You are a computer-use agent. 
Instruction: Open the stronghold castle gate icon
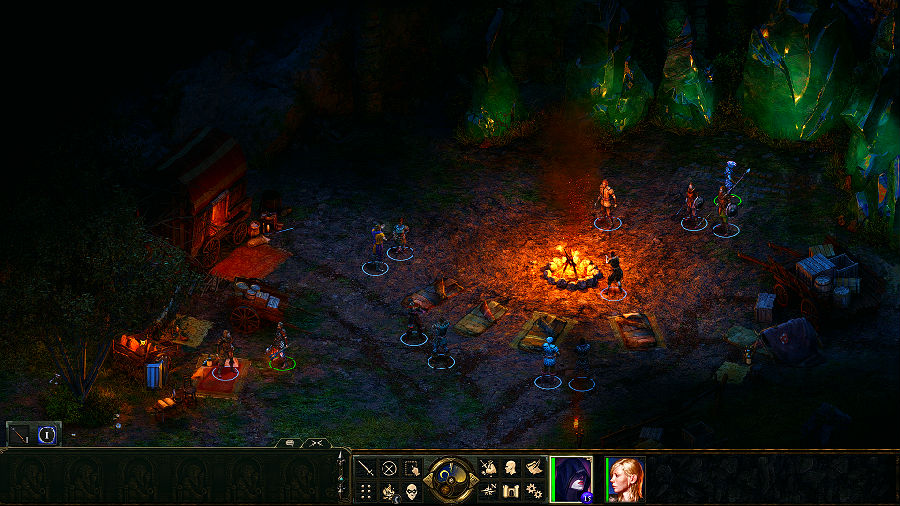(510, 491)
